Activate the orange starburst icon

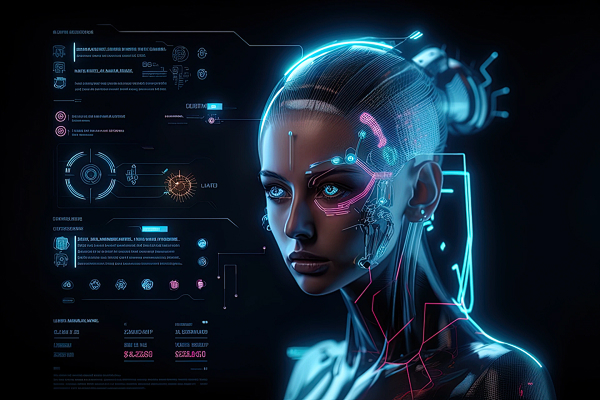coord(180,183)
